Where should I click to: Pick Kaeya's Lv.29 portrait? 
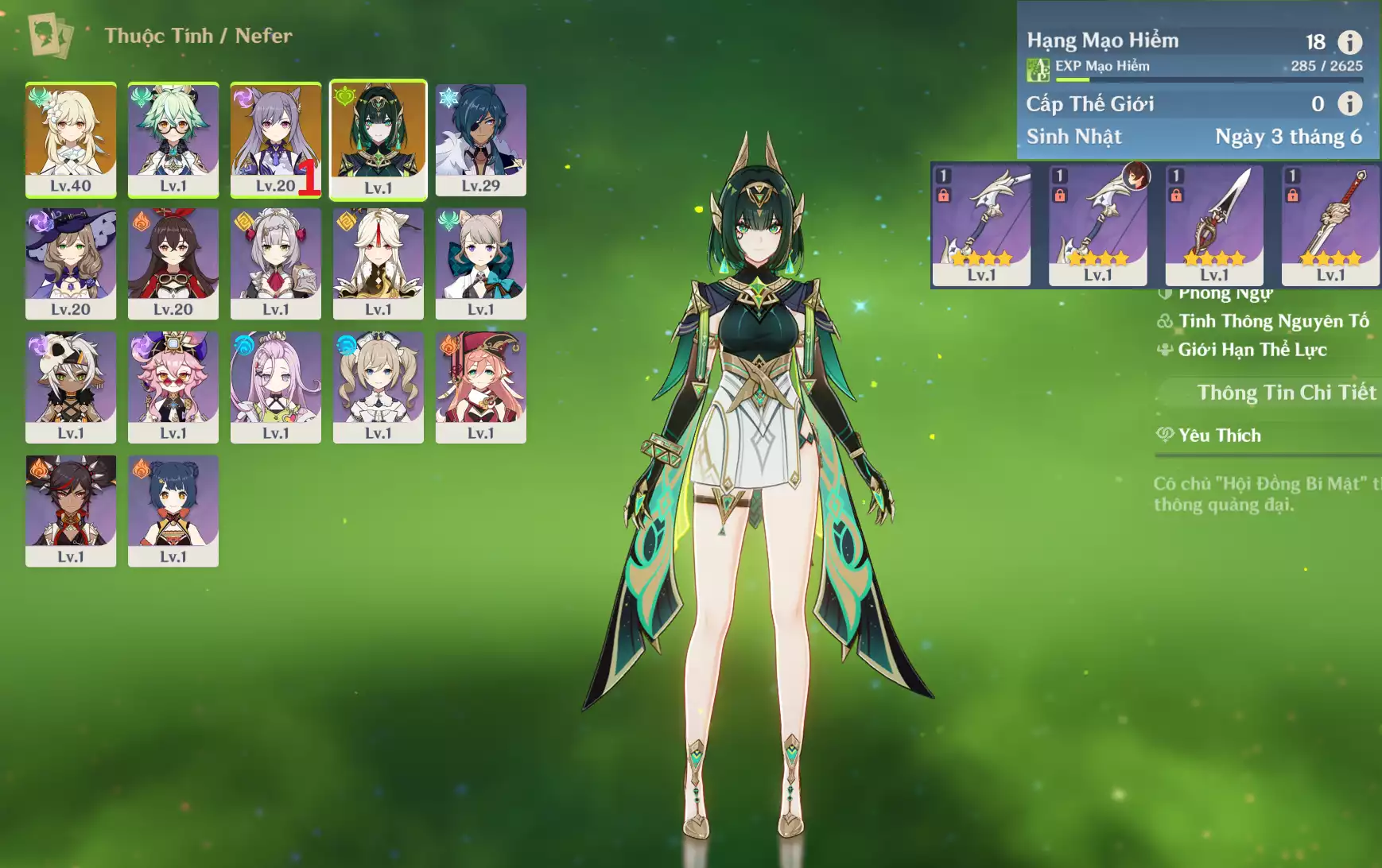pyautogui.click(x=481, y=139)
